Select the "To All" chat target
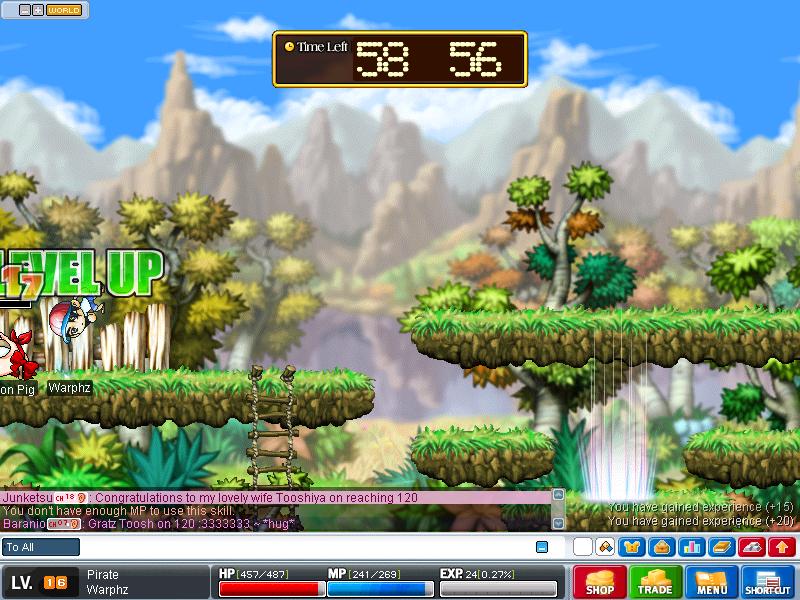The image size is (800, 600). (41, 547)
